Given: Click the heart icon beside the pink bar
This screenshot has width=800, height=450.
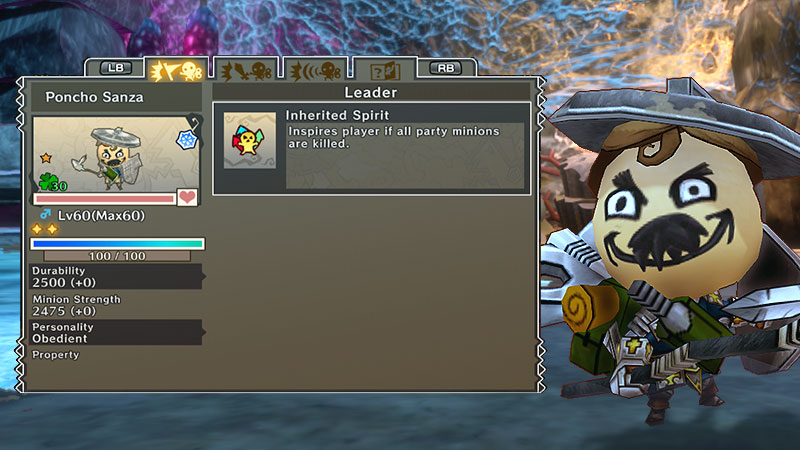Looking at the screenshot, I should pyautogui.click(x=187, y=197).
